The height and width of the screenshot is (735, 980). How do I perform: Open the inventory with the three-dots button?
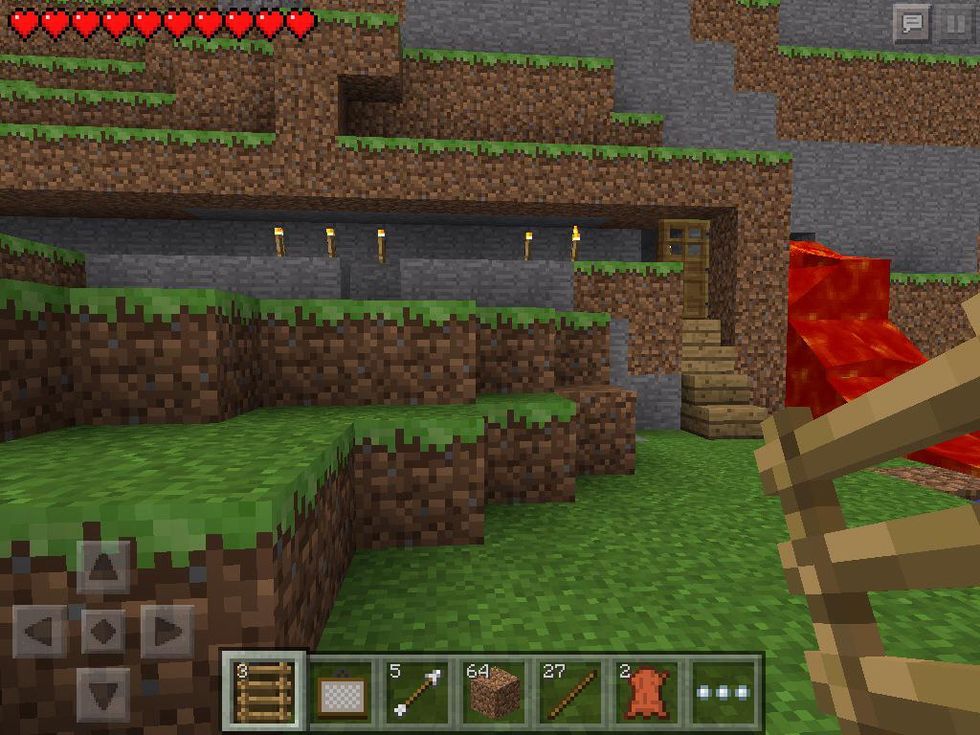coord(724,691)
